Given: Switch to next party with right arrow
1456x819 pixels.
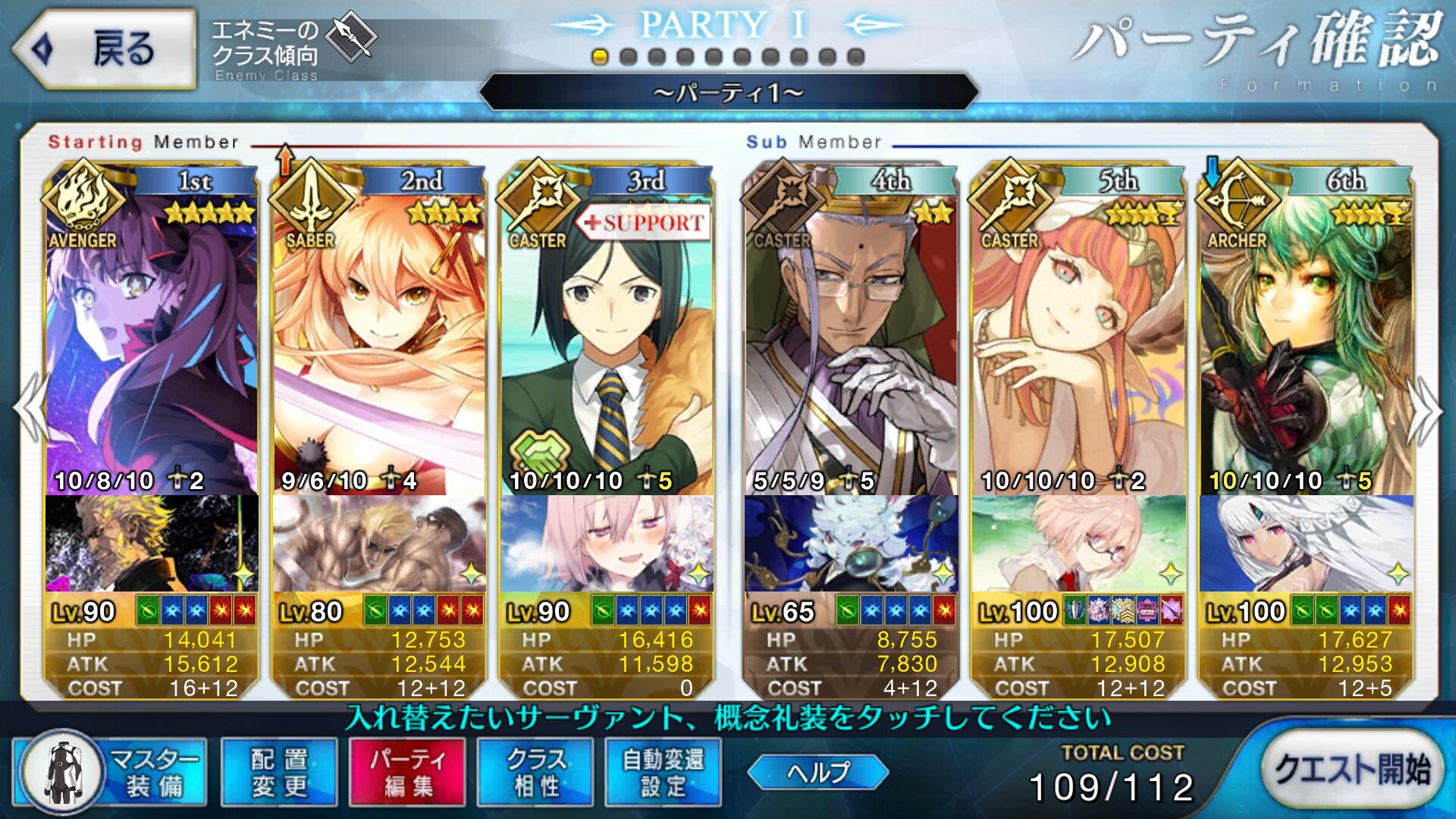Looking at the screenshot, I should click(x=1424, y=411).
